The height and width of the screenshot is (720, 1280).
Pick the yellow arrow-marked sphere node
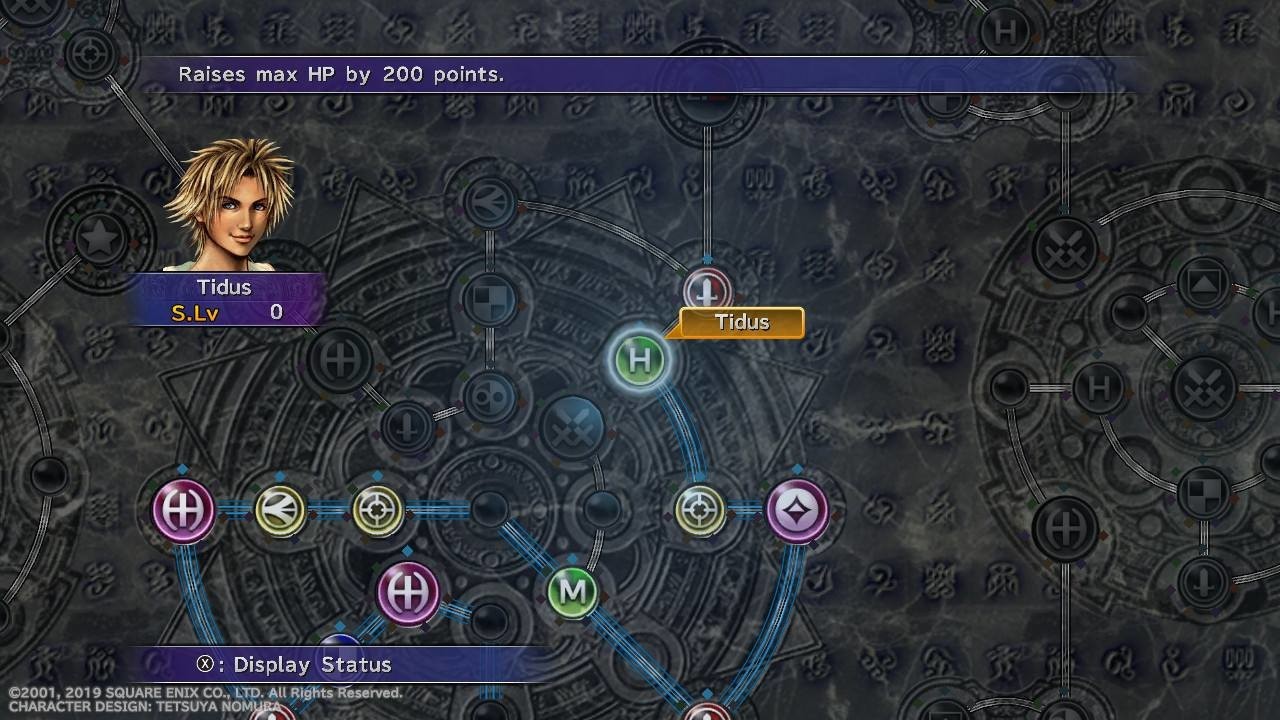click(280, 511)
